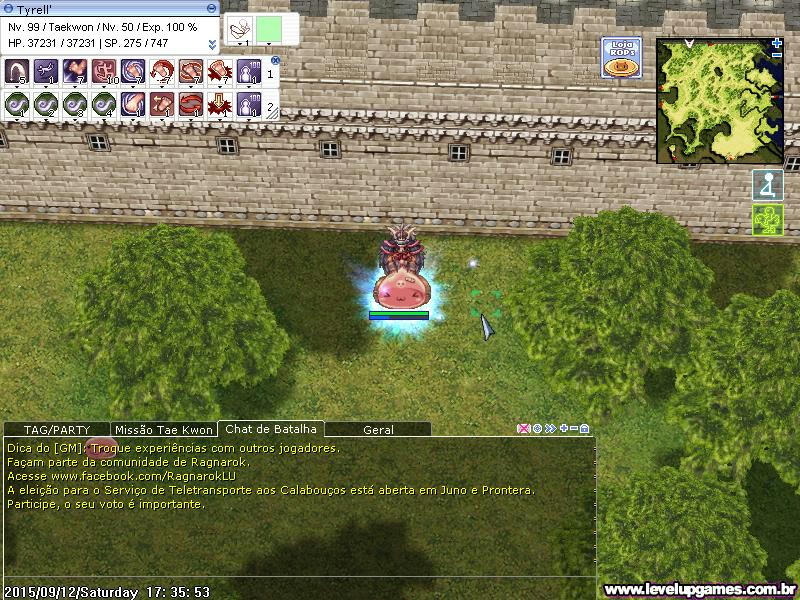
Task: Click the minimap
Action: point(719,101)
